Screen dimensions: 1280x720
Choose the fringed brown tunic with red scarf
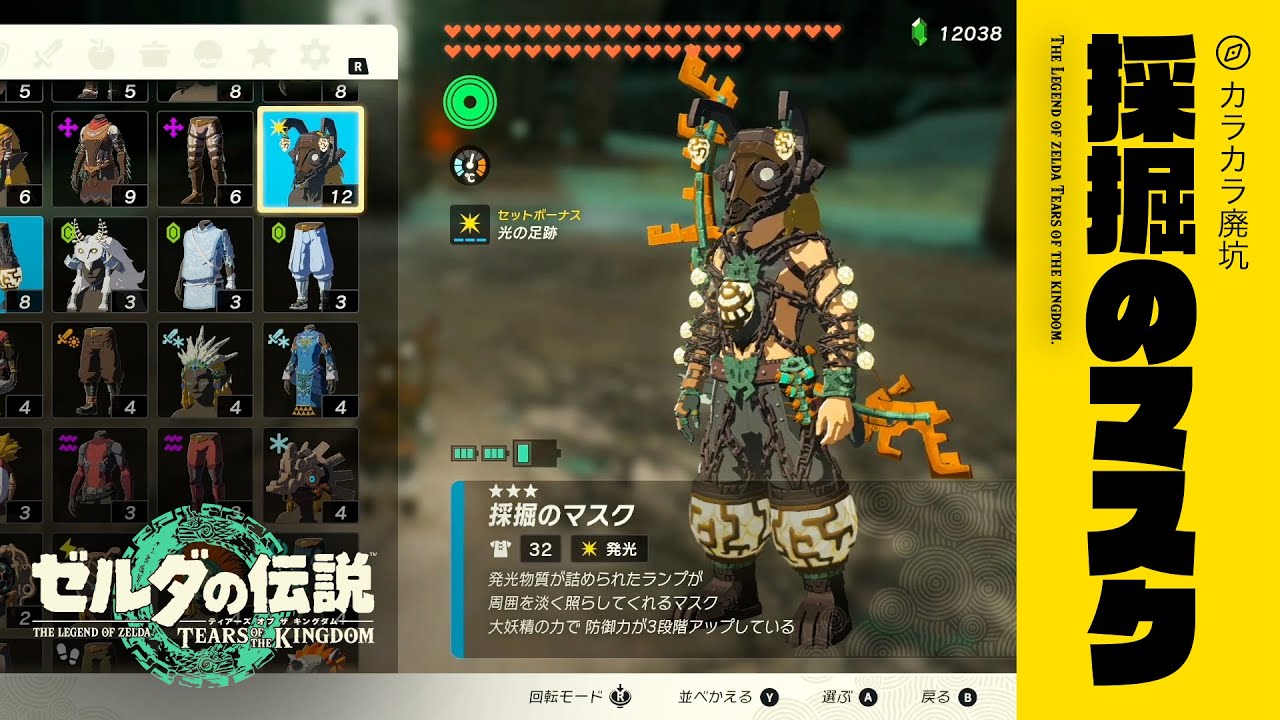[x=100, y=159]
